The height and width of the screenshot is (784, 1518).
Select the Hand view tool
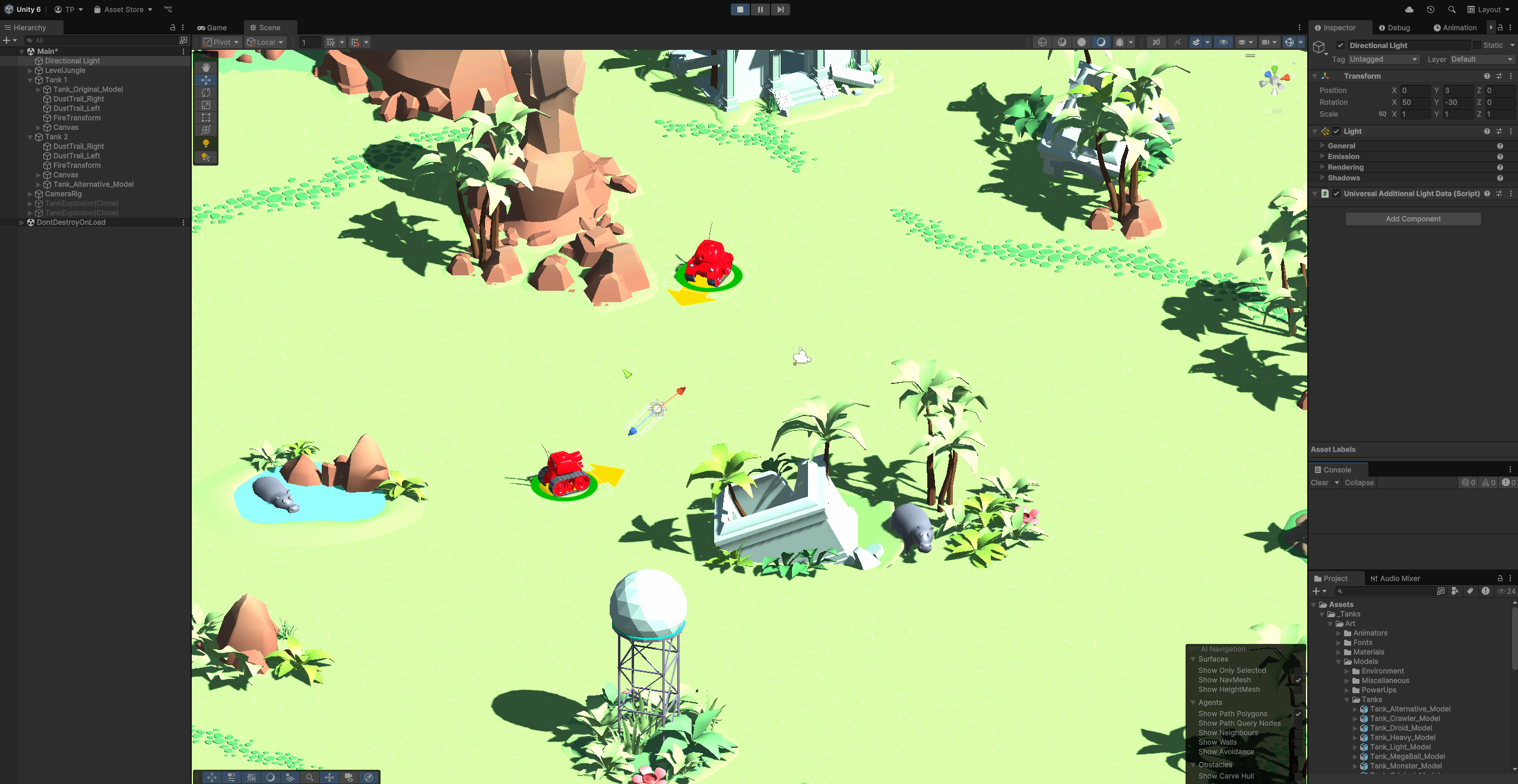coord(205,67)
